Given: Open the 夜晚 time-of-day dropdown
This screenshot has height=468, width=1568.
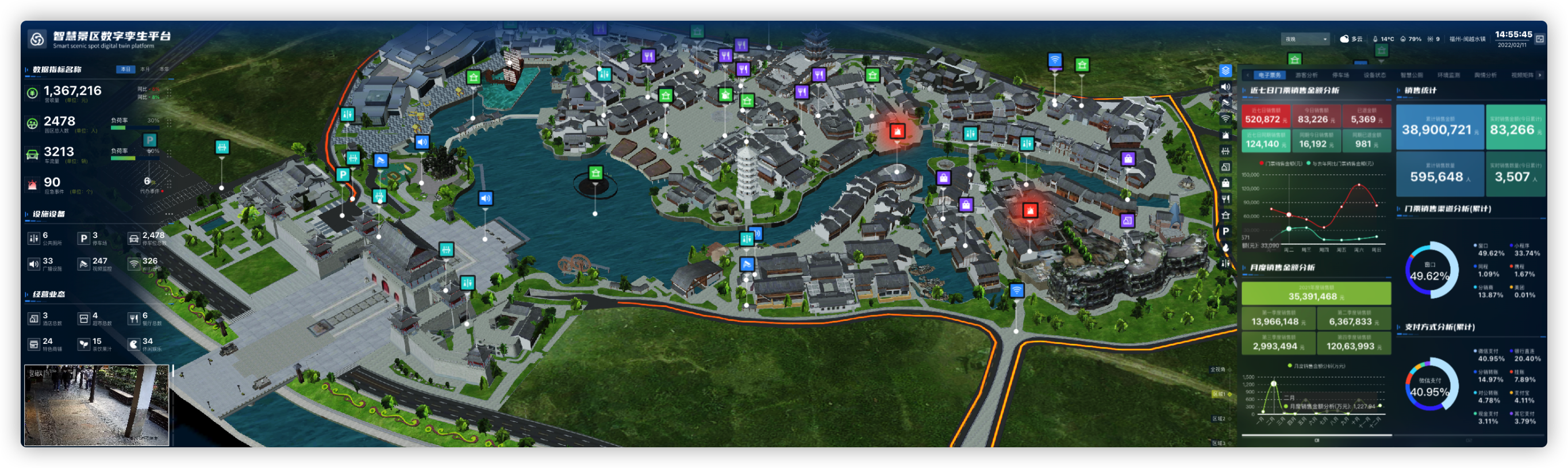Looking at the screenshot, I should 1305,39.
